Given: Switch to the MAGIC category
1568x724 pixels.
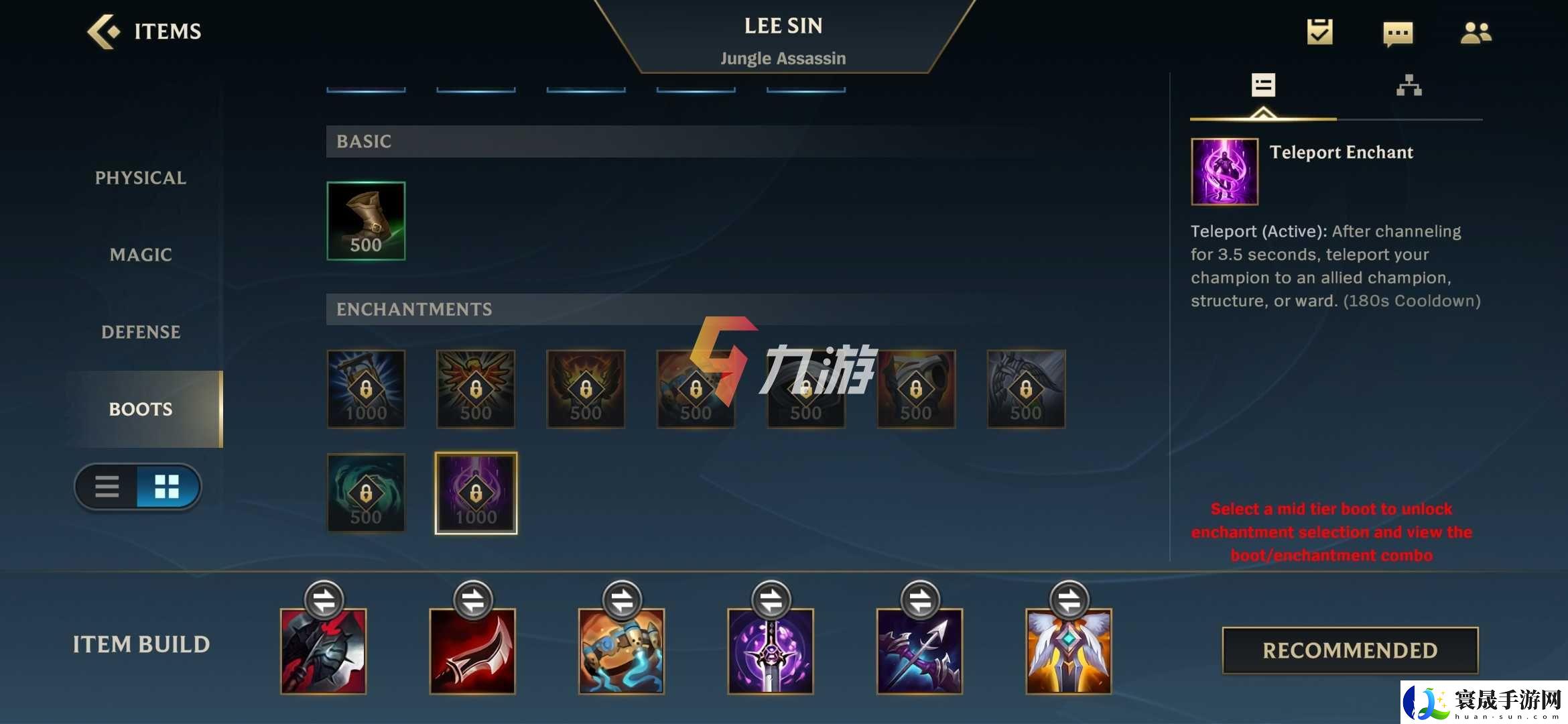Looking at the screenshot, I should pyautogui.click(x=141, y=255).
